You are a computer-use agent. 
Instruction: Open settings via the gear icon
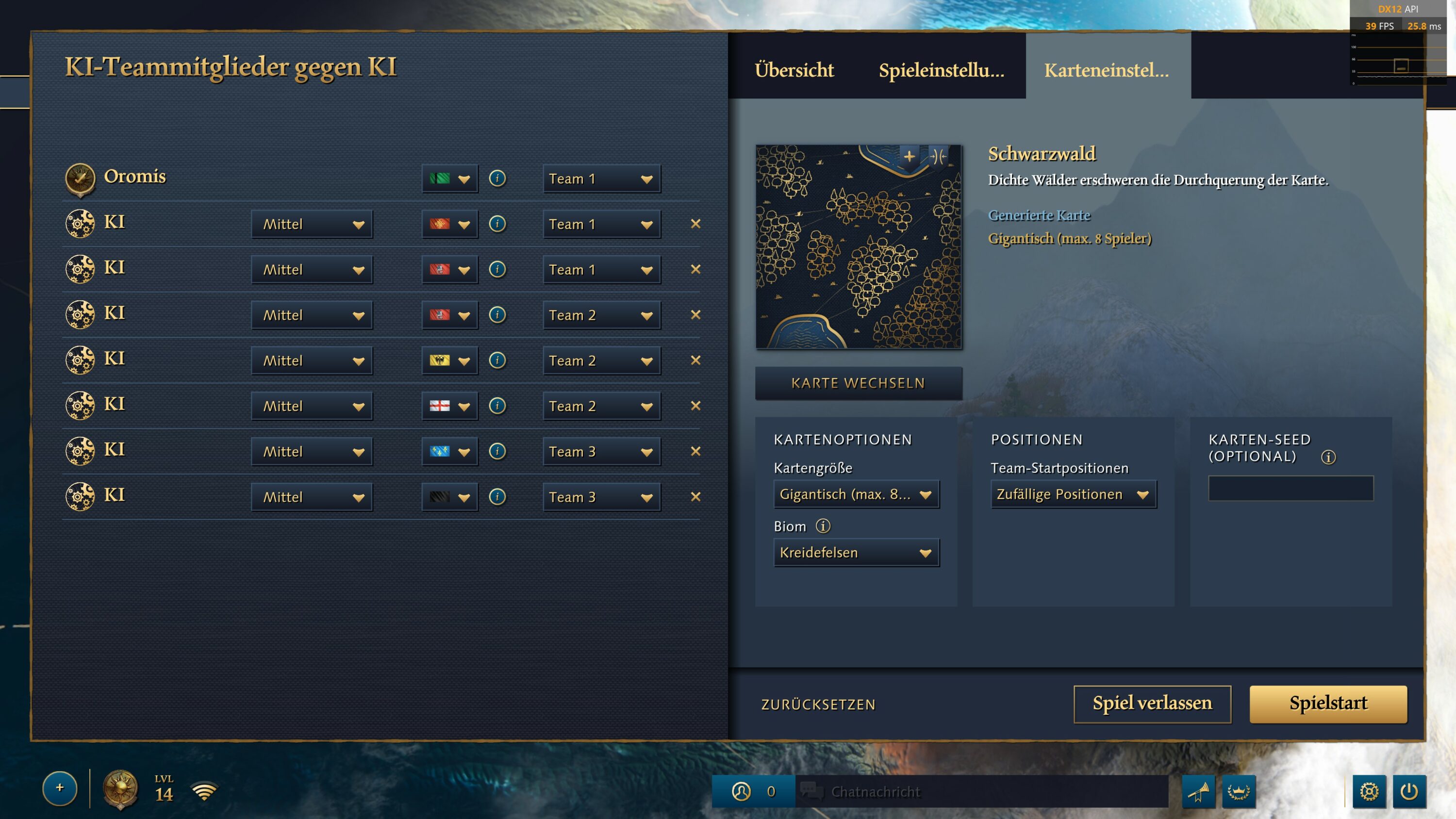[1369, 791]
